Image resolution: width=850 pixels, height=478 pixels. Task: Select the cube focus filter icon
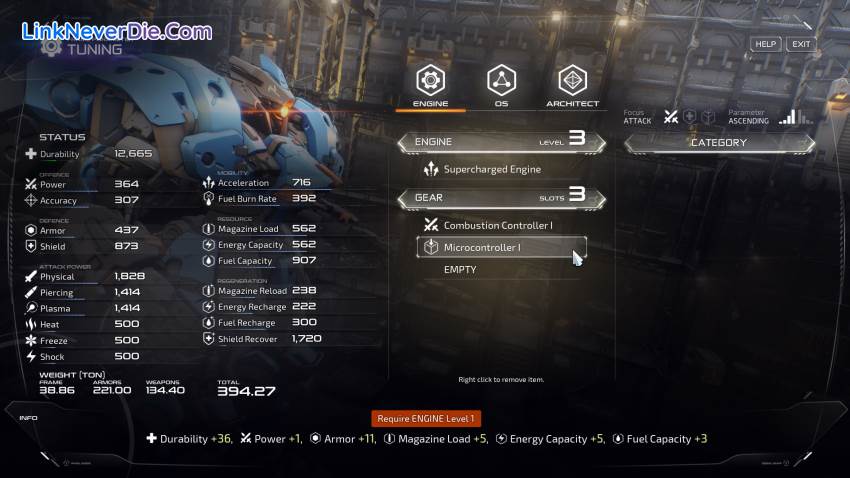708,117
